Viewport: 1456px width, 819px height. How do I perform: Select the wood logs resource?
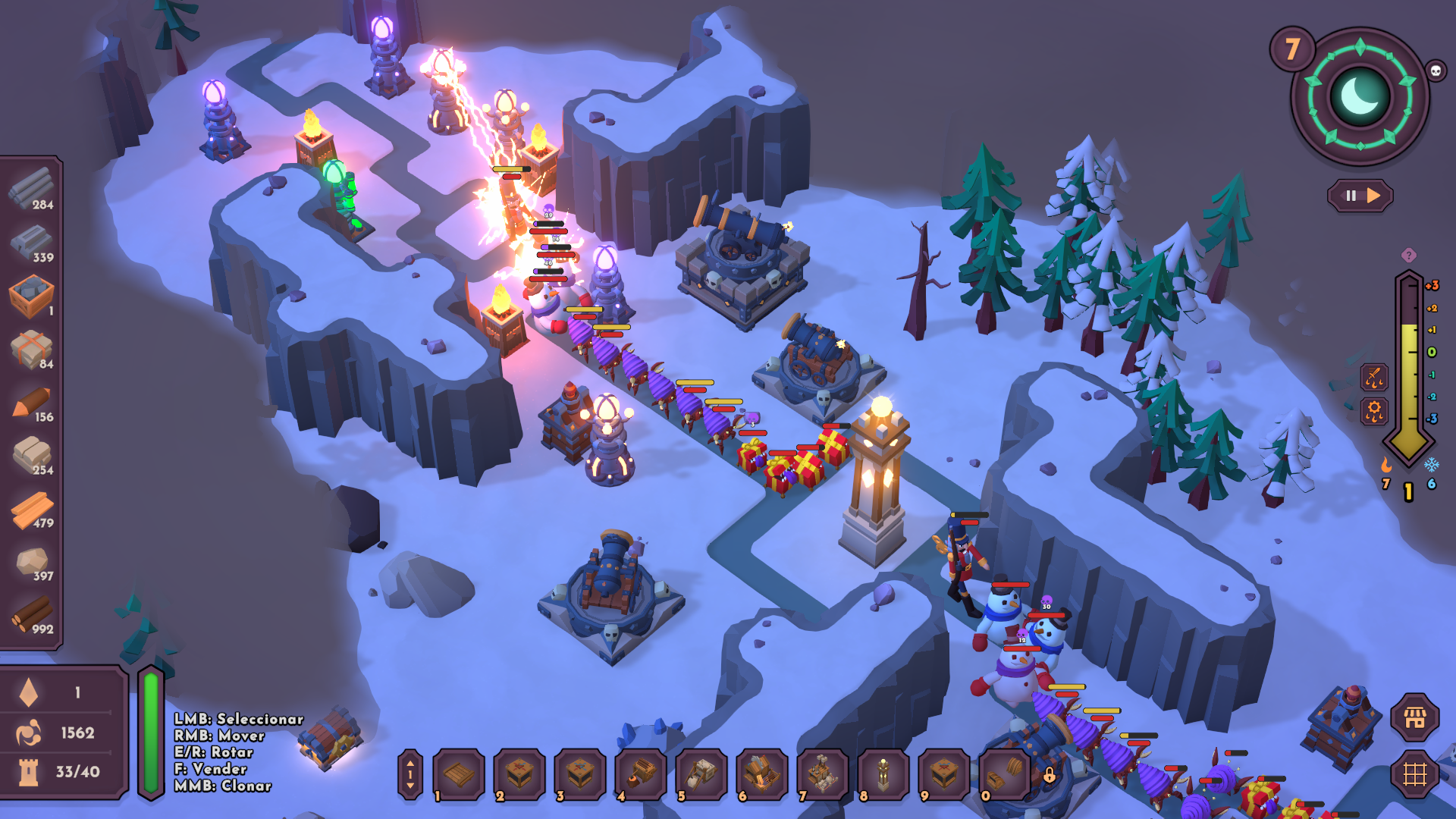(x=32, y=616)
